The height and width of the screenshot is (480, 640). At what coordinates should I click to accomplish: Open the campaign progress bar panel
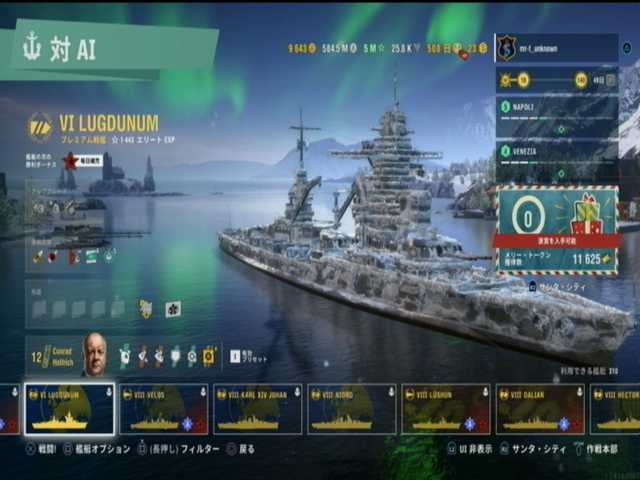tap(556, 80)
